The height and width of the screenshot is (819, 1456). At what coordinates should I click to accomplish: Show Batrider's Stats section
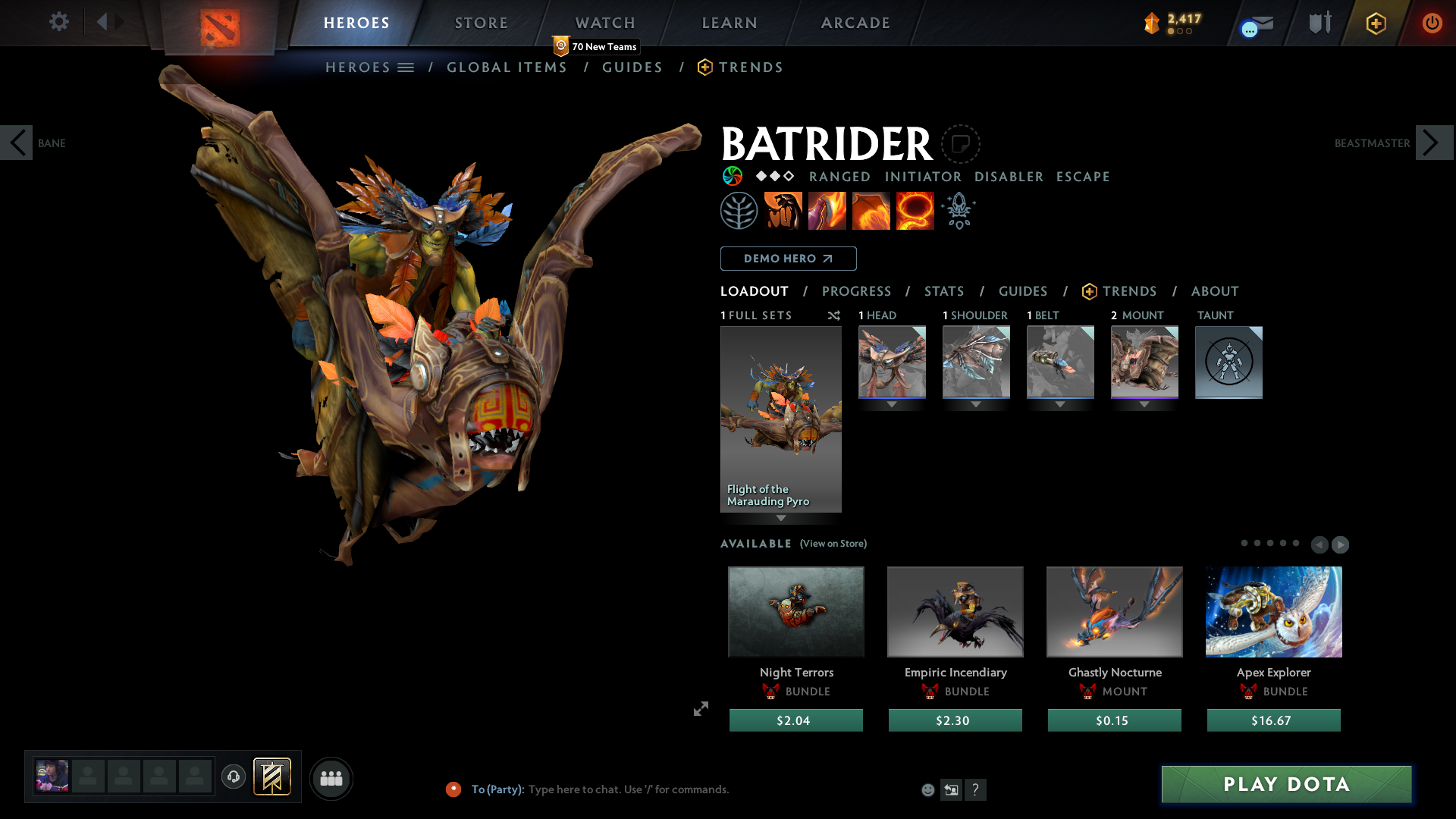tap(943, 291)
